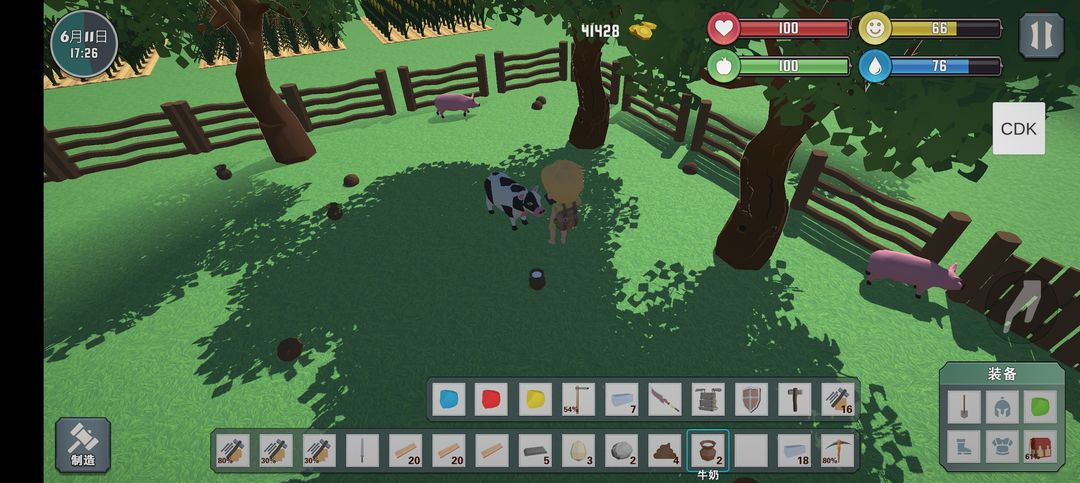This screenshot has width=1080, height=483.
Task: Choose the manure pile hotbar slot
Action: tap(664, 450)
